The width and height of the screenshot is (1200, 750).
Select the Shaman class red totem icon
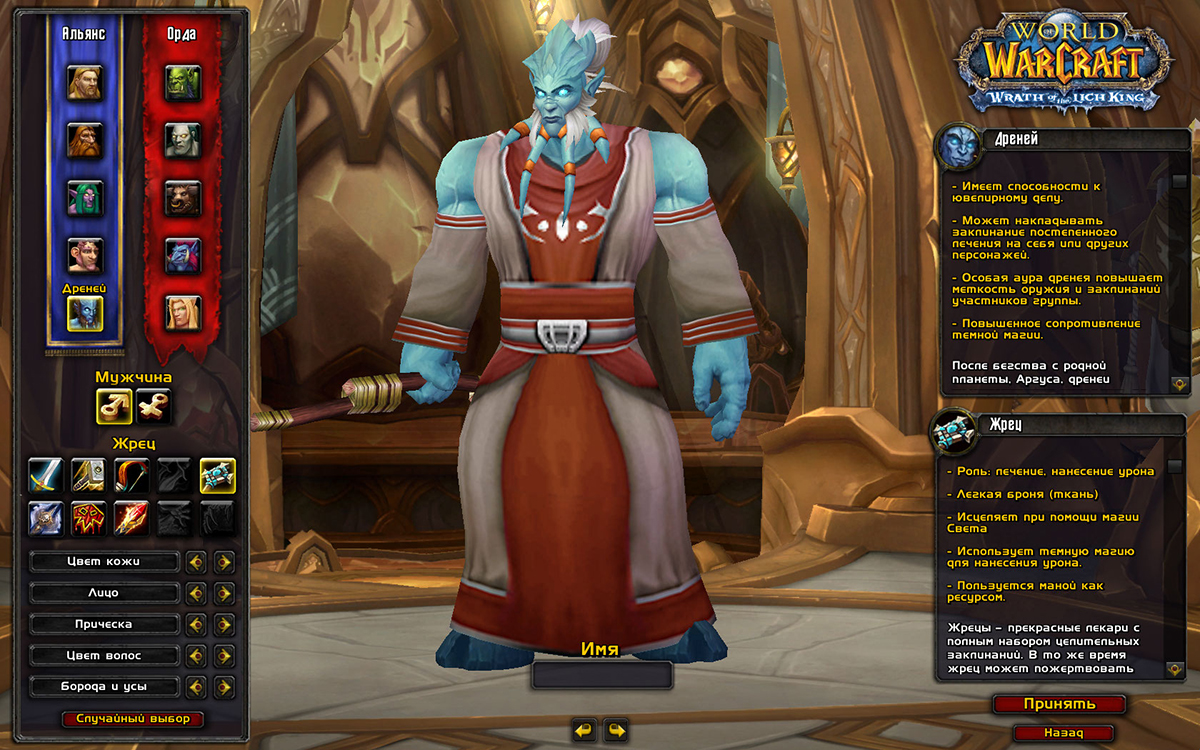[89, 517]
